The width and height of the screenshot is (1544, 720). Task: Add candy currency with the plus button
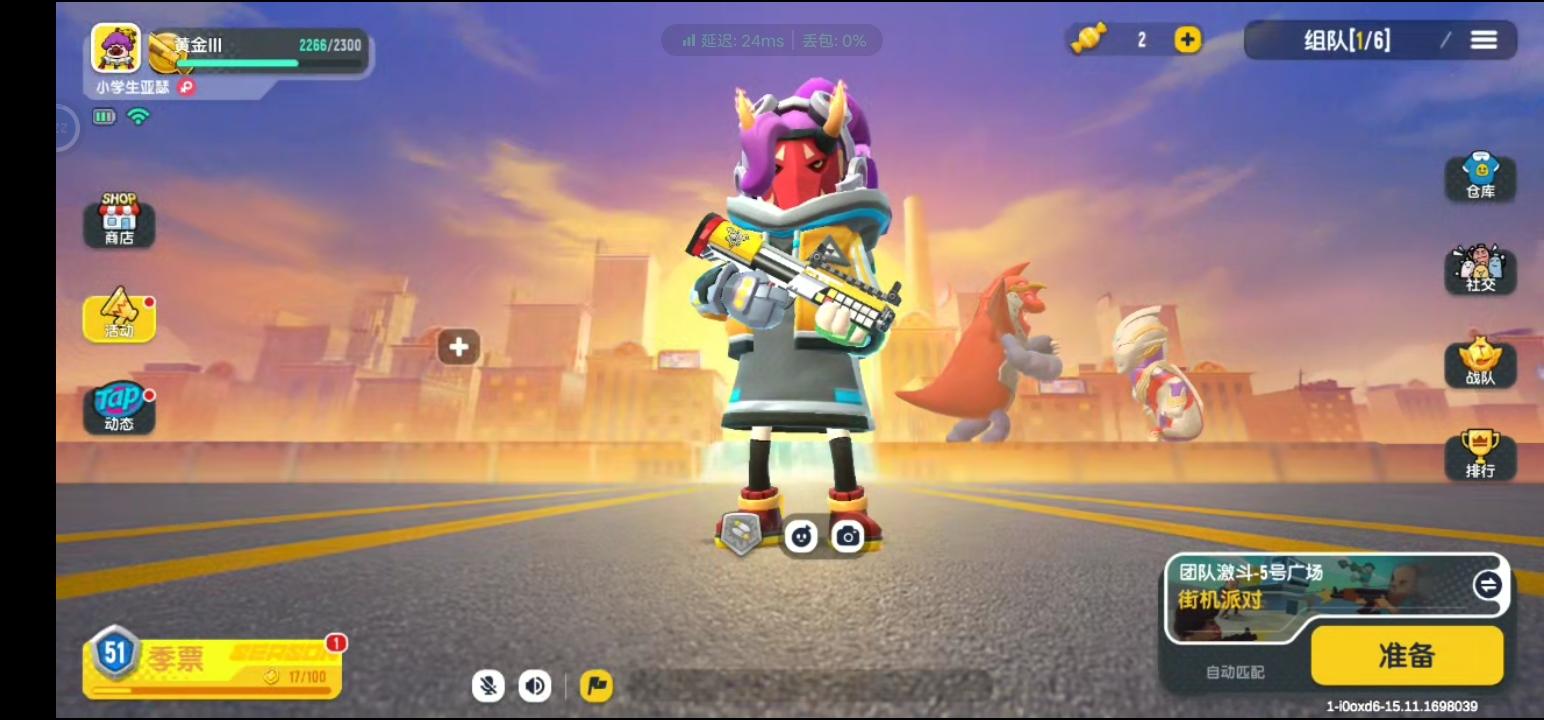tap(1185, 41)
